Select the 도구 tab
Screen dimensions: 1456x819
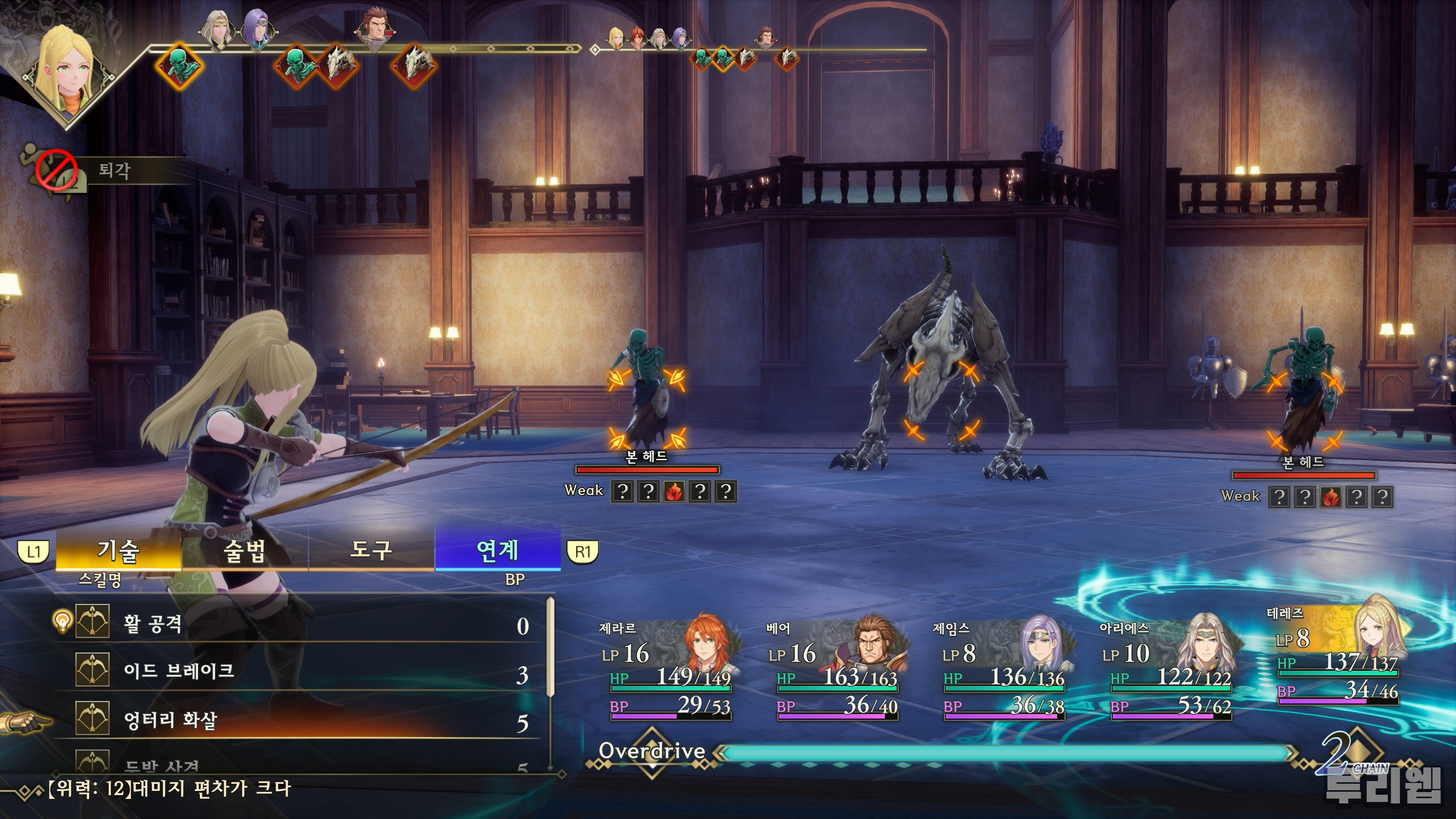tap(371, 551)
